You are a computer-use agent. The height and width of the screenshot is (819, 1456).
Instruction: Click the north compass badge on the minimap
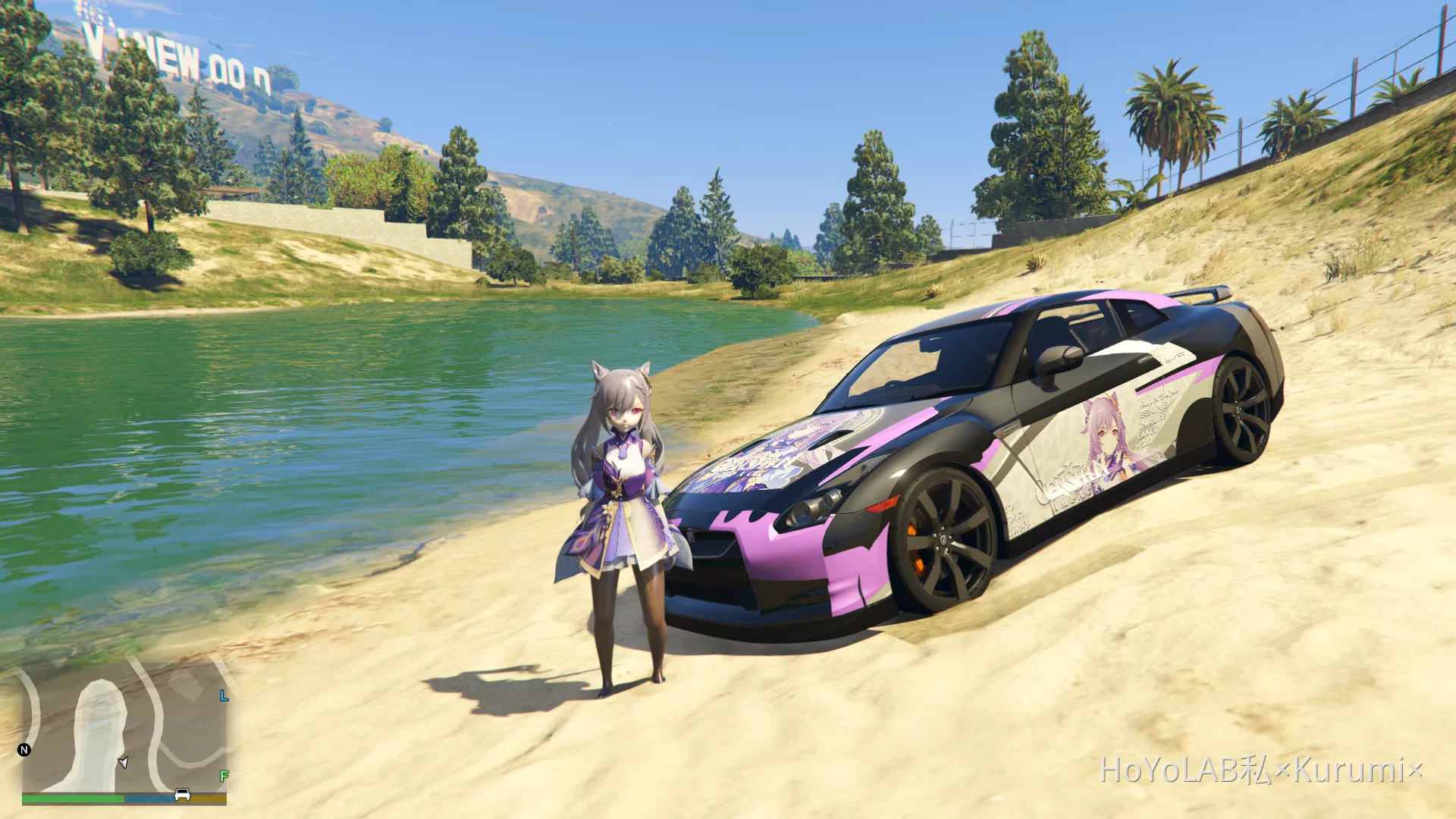pos(24,750)
